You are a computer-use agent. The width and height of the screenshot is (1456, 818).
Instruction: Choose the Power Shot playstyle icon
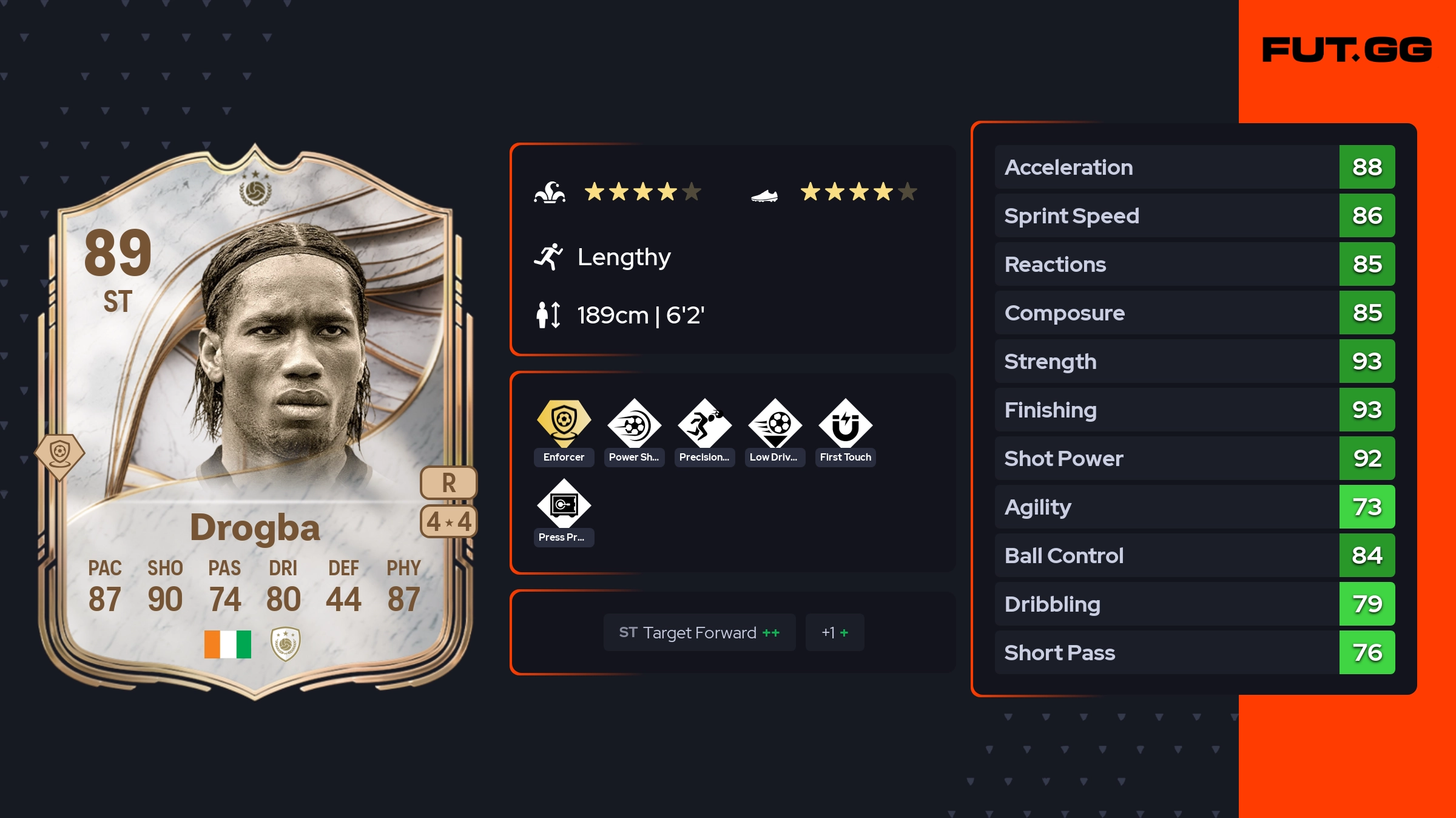[634, 424]
